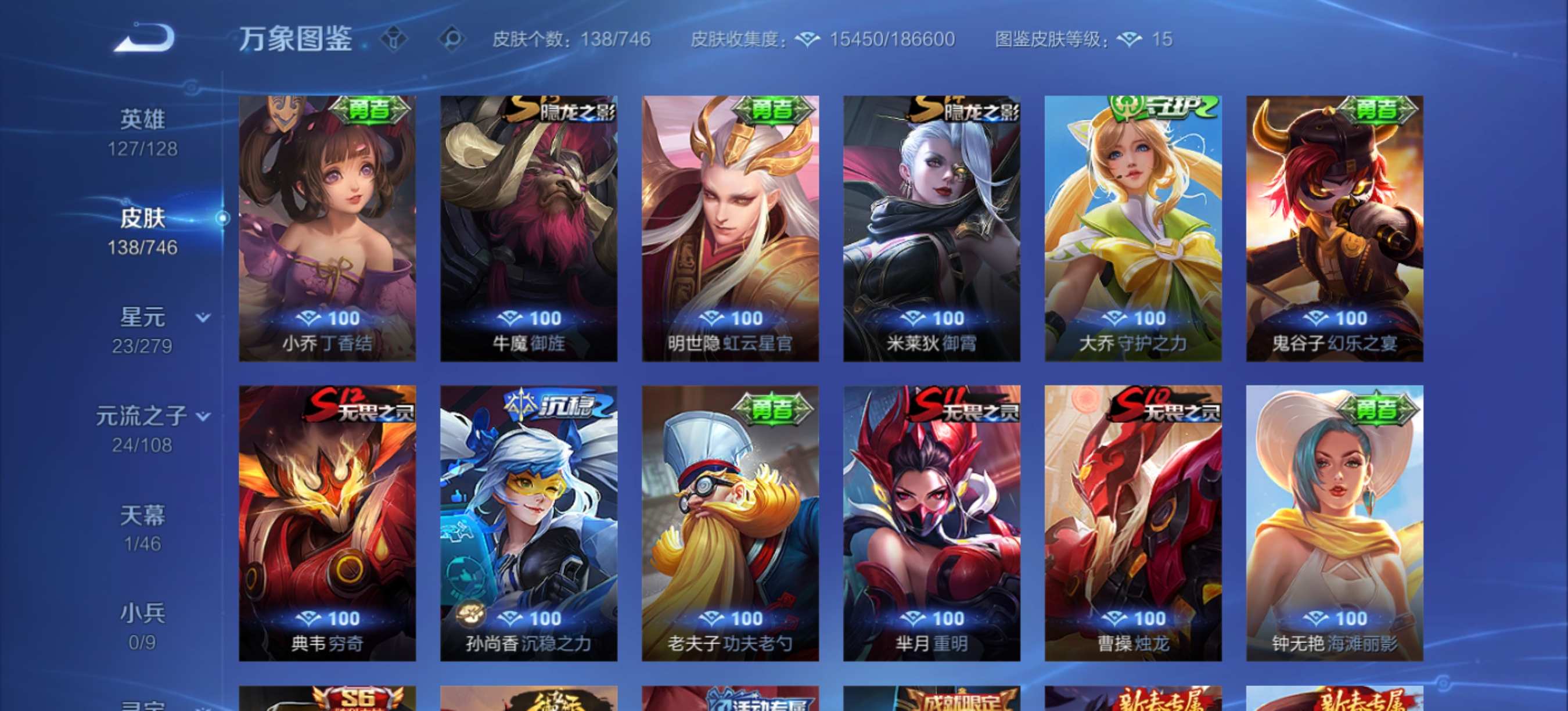Screen dimensions: 1568x711
Task: Select the 皮肤 category in sidebar
Action: [144, 217]
